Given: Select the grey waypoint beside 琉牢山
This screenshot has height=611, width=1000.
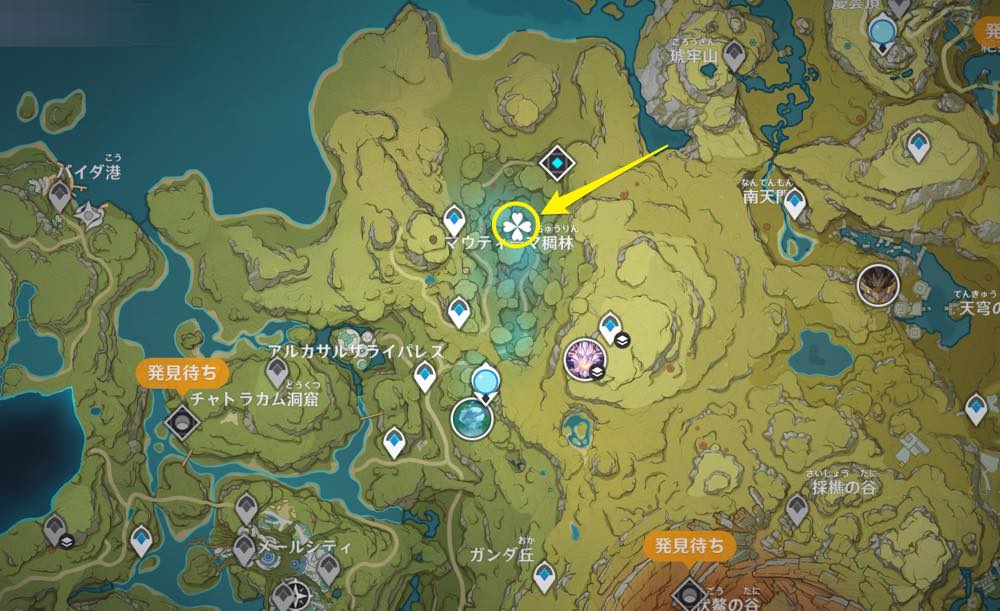Looking at the screenshot, I should [736, 55].
